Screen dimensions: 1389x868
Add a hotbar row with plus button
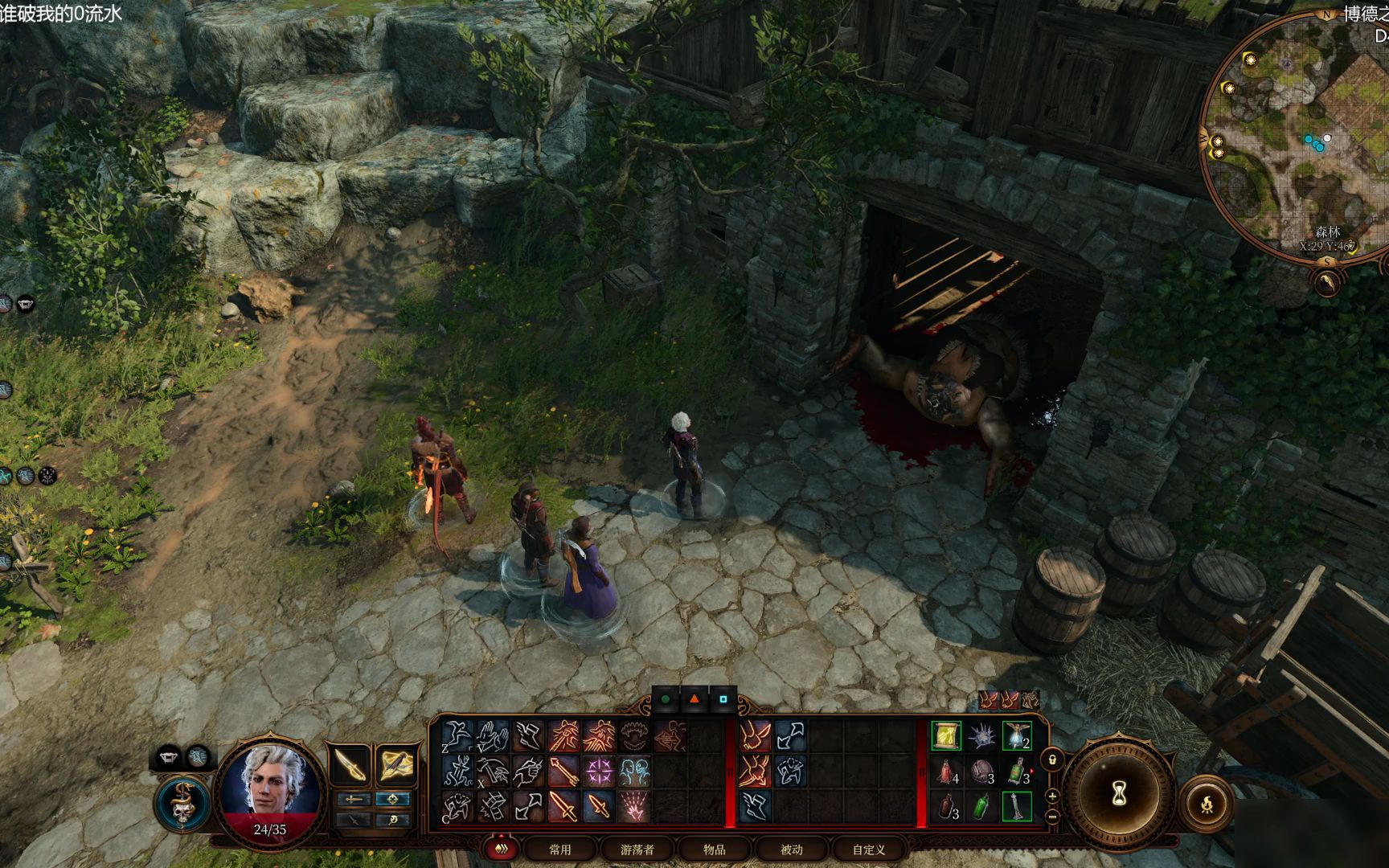(1052, 796)
